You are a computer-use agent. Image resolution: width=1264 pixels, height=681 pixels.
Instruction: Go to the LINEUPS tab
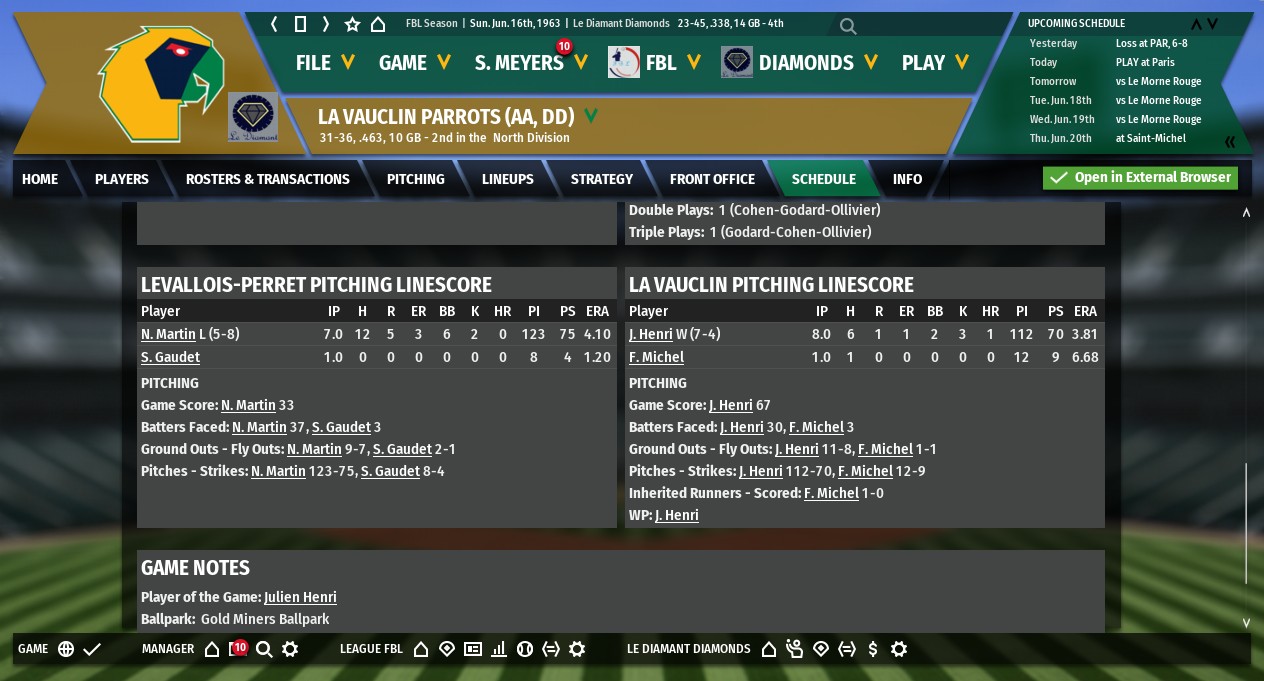pyautogui.click(x=508, y=179)
